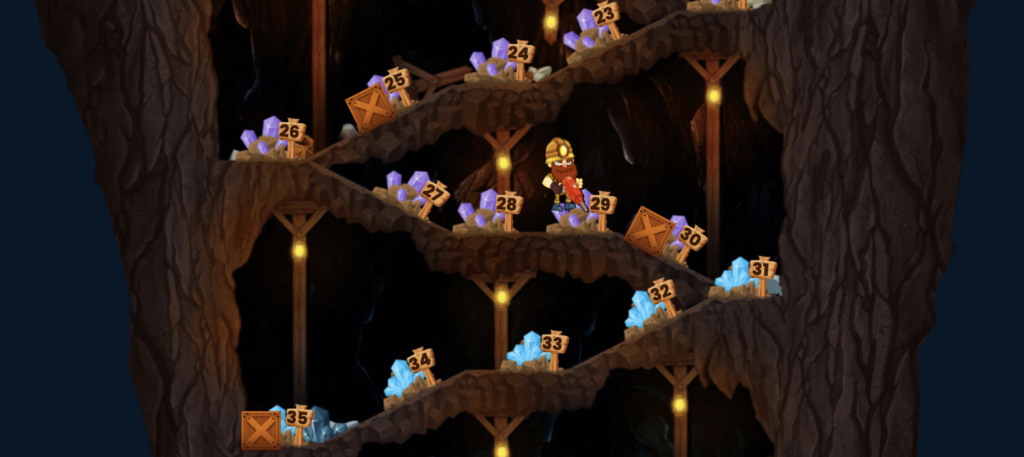Open the level 28 marker
Image resolution: width=1024 pixels, height=457 pixels.
508,204
